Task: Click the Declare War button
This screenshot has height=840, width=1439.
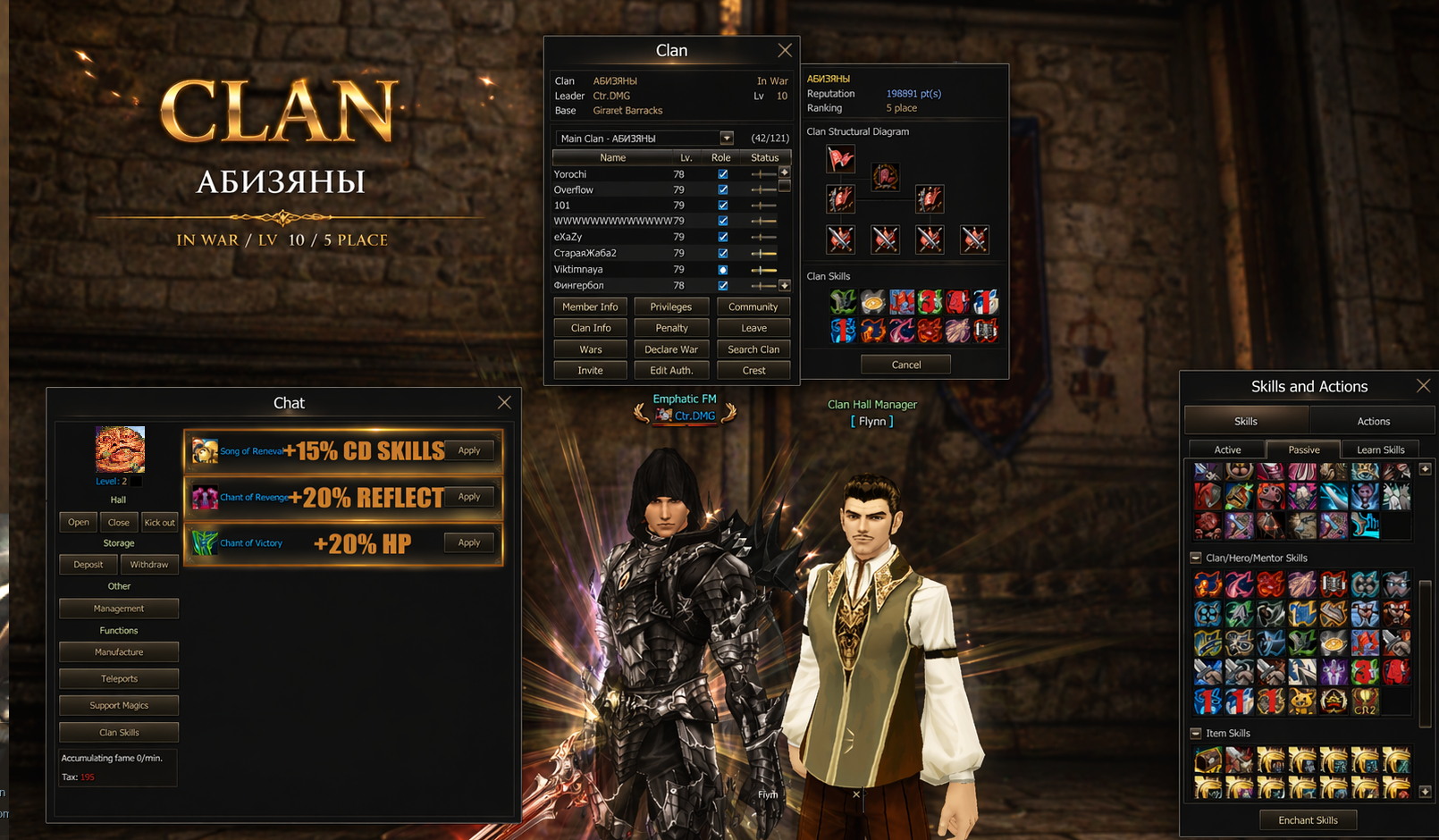Action: tap(671, 349)
